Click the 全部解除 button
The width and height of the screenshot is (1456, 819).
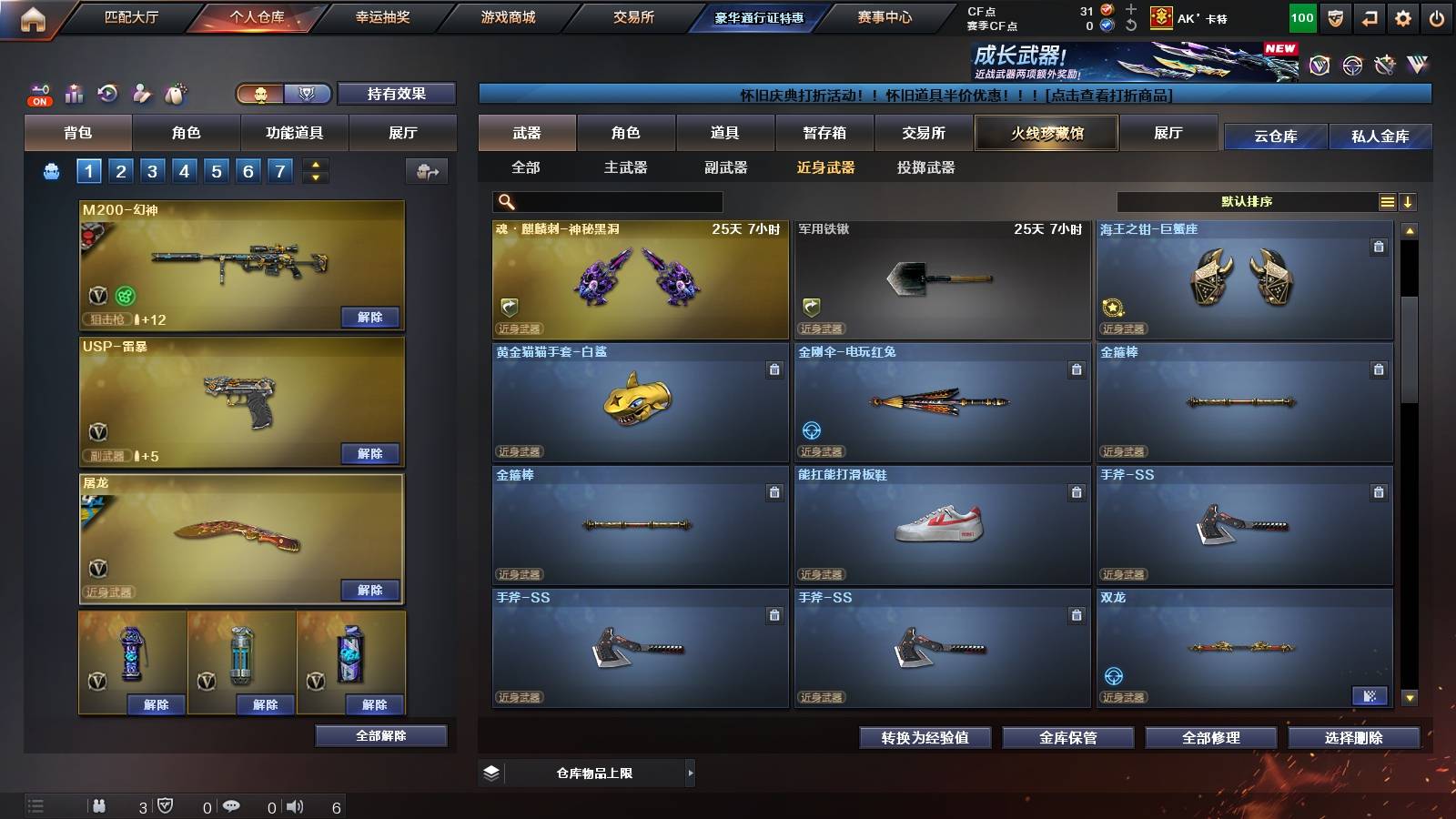(380, 735)
